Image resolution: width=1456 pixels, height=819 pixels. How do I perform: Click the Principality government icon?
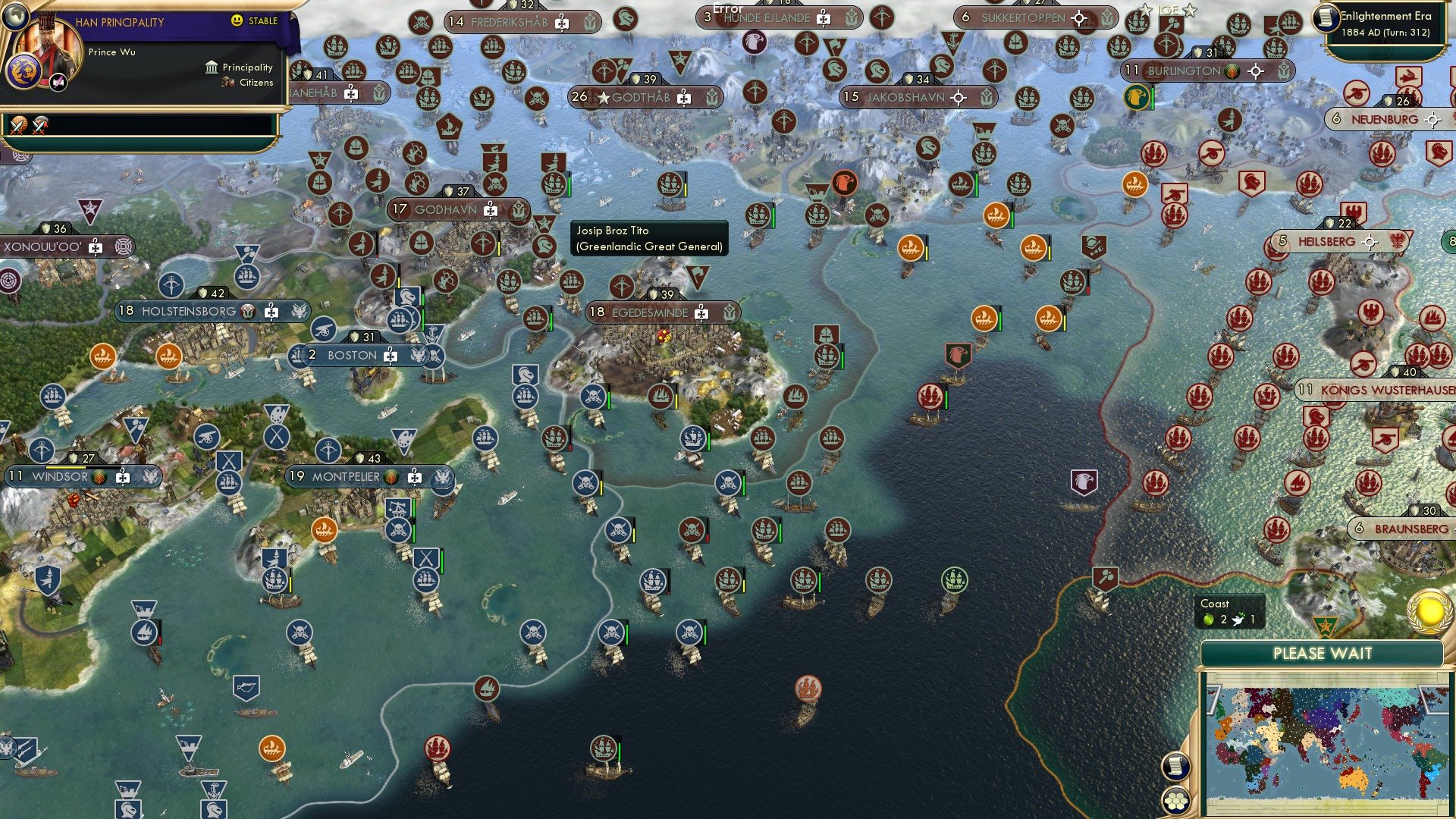212,67
